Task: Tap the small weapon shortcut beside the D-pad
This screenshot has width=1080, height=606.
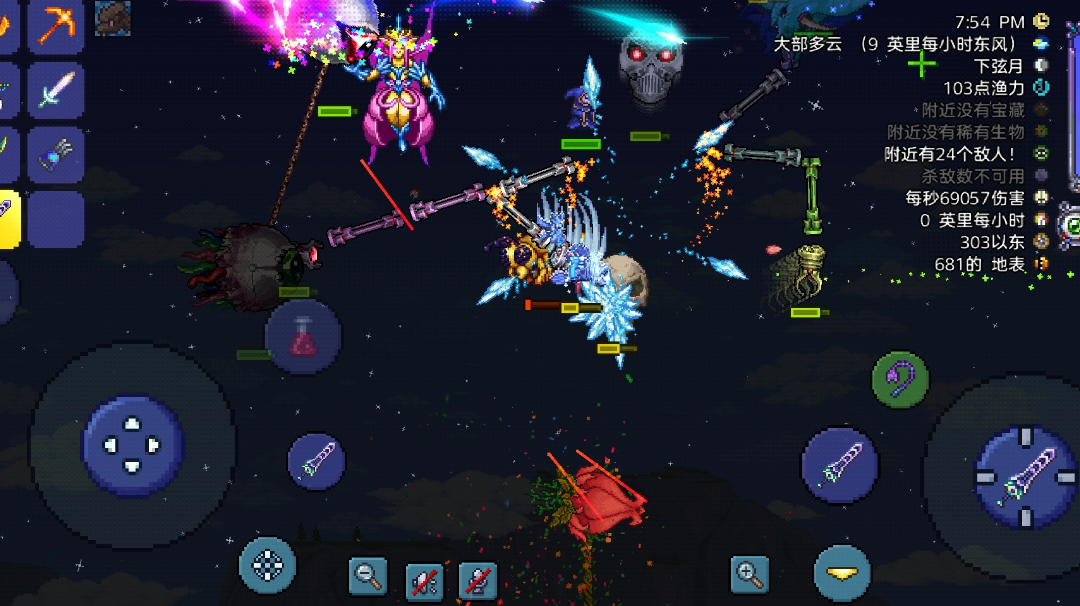Action: click(316, 461)
